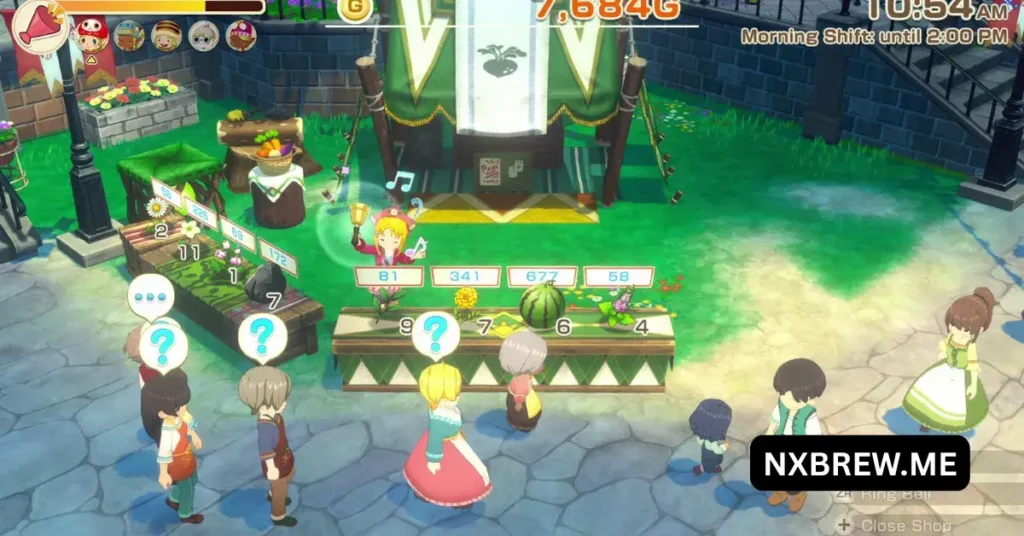This screenshot has height=536, width=1024.
Task: Choose the teal-hatted brown animal portrait
Action: (129, 36)
